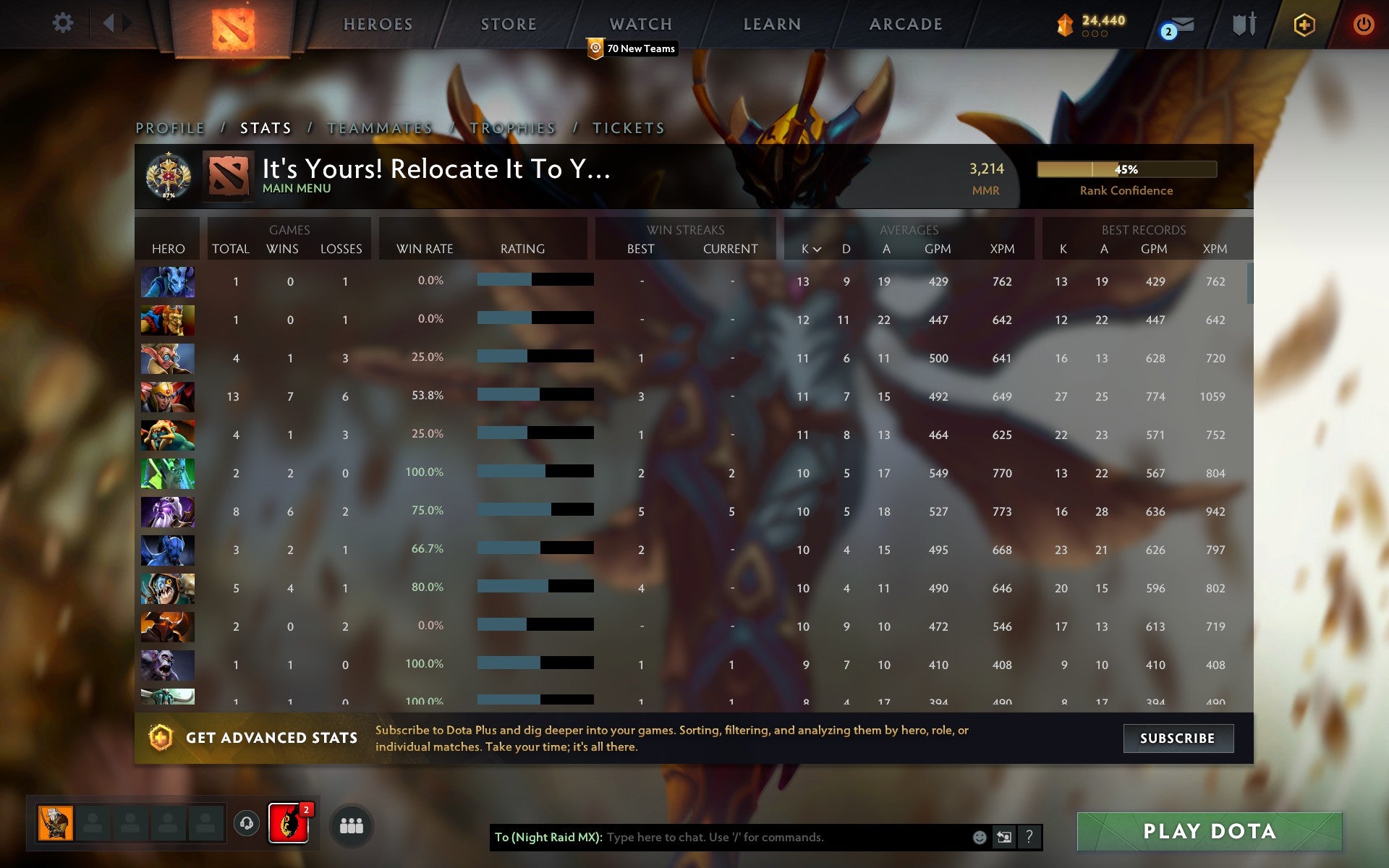Select the first hero portrait thumbnail

167,282
